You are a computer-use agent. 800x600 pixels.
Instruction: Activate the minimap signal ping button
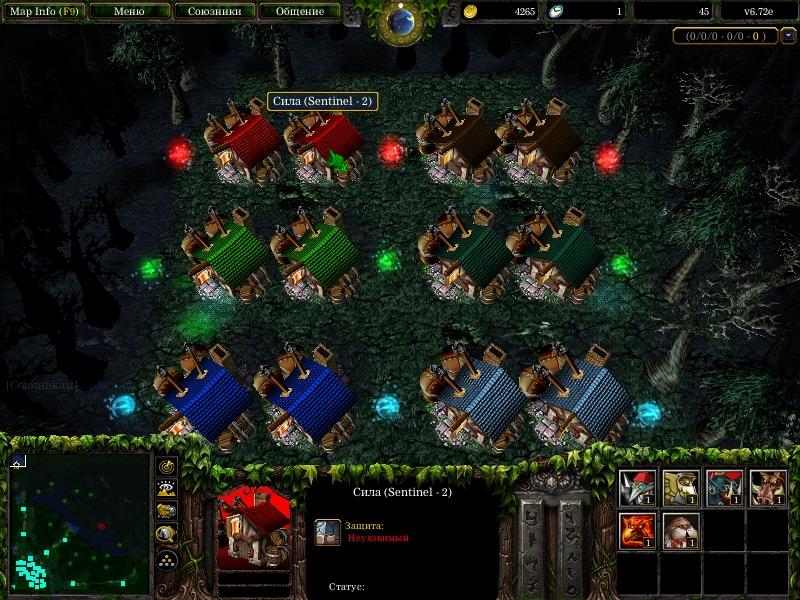click(167, 466)
